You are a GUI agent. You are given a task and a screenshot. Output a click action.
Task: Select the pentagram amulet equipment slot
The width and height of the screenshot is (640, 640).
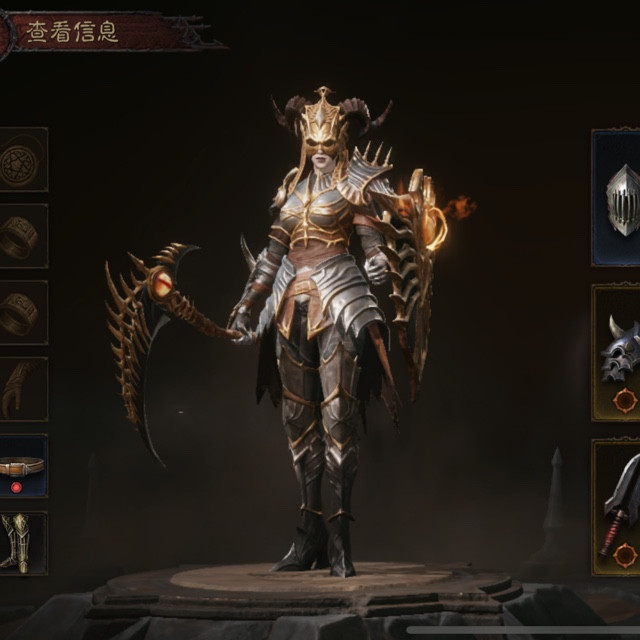(x=21, y=160)
